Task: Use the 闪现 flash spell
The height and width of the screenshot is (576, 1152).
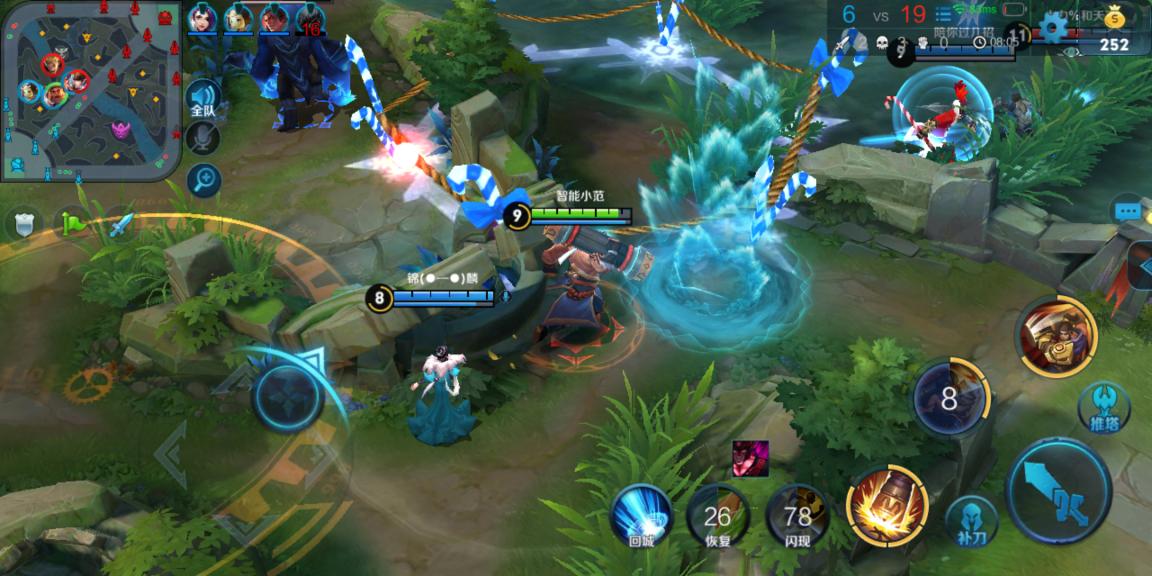Action: pos(797,517)
